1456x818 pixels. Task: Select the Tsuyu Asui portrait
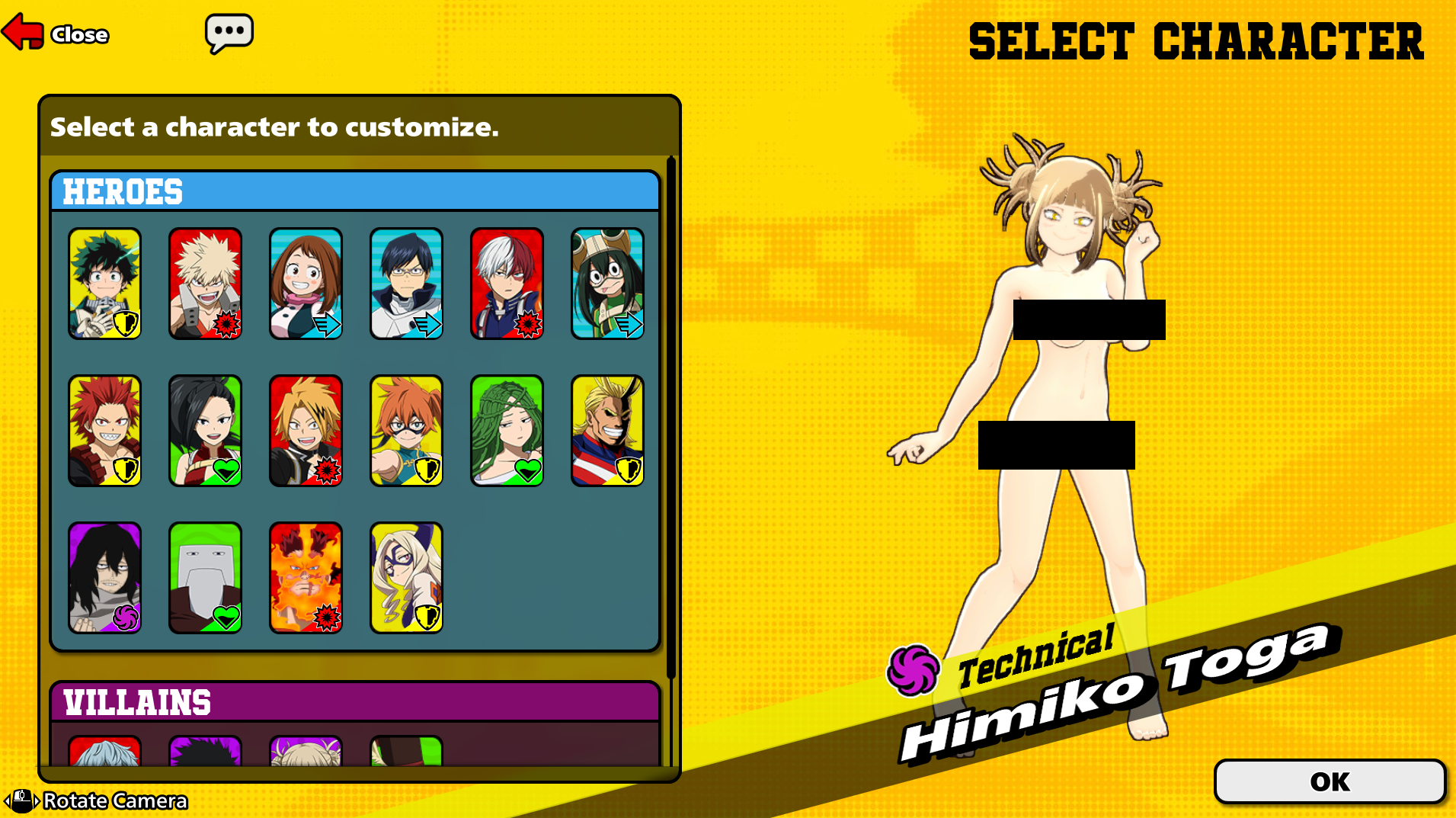tap(607, 283)
